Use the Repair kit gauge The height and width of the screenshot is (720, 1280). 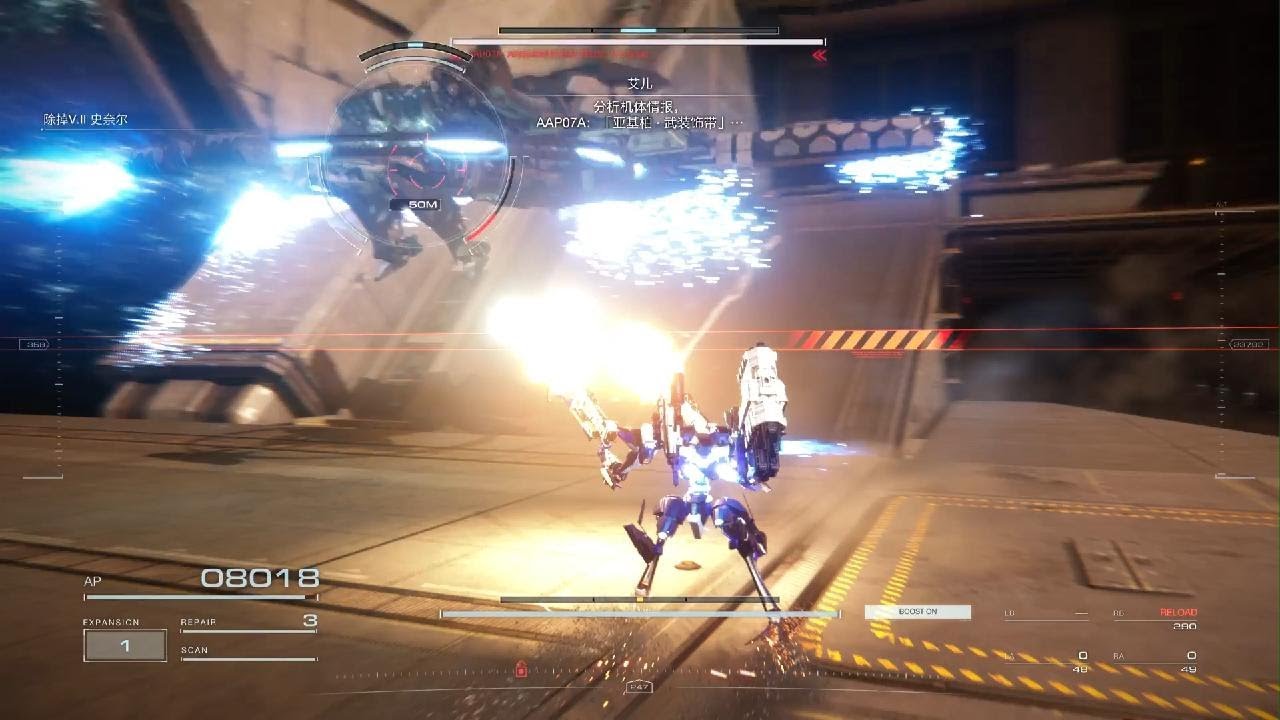click(248, 622)
